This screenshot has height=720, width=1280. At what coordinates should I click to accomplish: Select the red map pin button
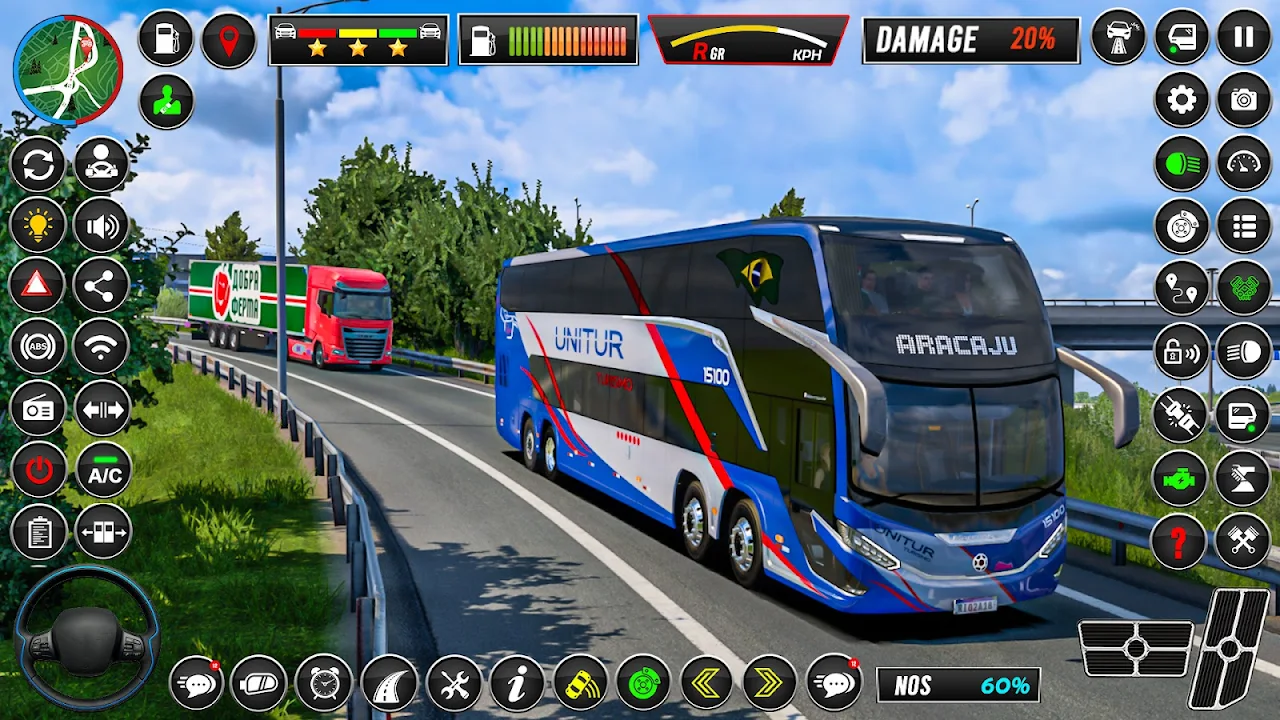tap(229, 40)
